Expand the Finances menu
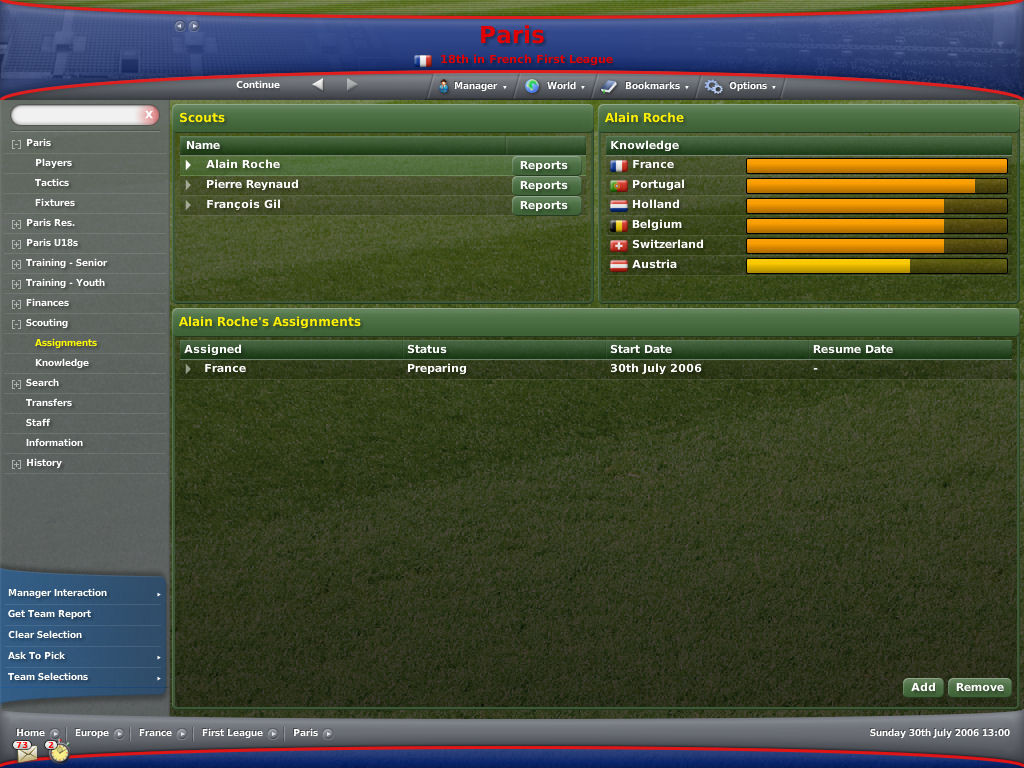The width and height of the screenshot is (1024, 768). point(47,303)
